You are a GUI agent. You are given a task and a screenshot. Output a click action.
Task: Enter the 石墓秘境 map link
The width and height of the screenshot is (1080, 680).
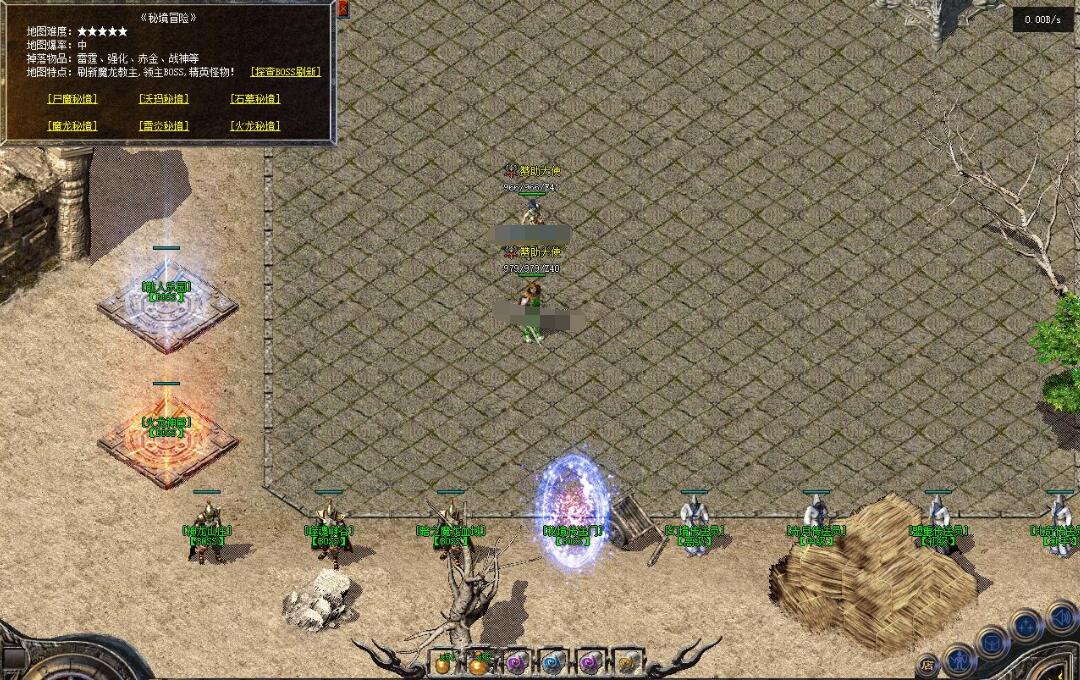coord(255,99)
